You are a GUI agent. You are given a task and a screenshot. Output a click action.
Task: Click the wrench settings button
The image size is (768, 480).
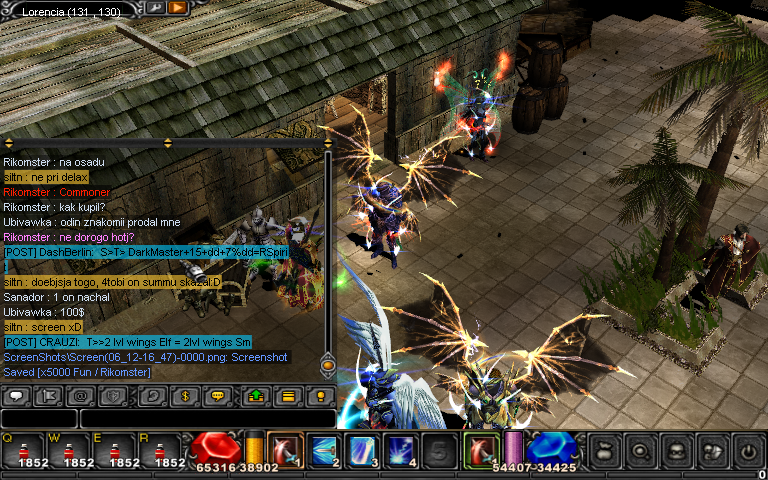click(x=157, y=8)
